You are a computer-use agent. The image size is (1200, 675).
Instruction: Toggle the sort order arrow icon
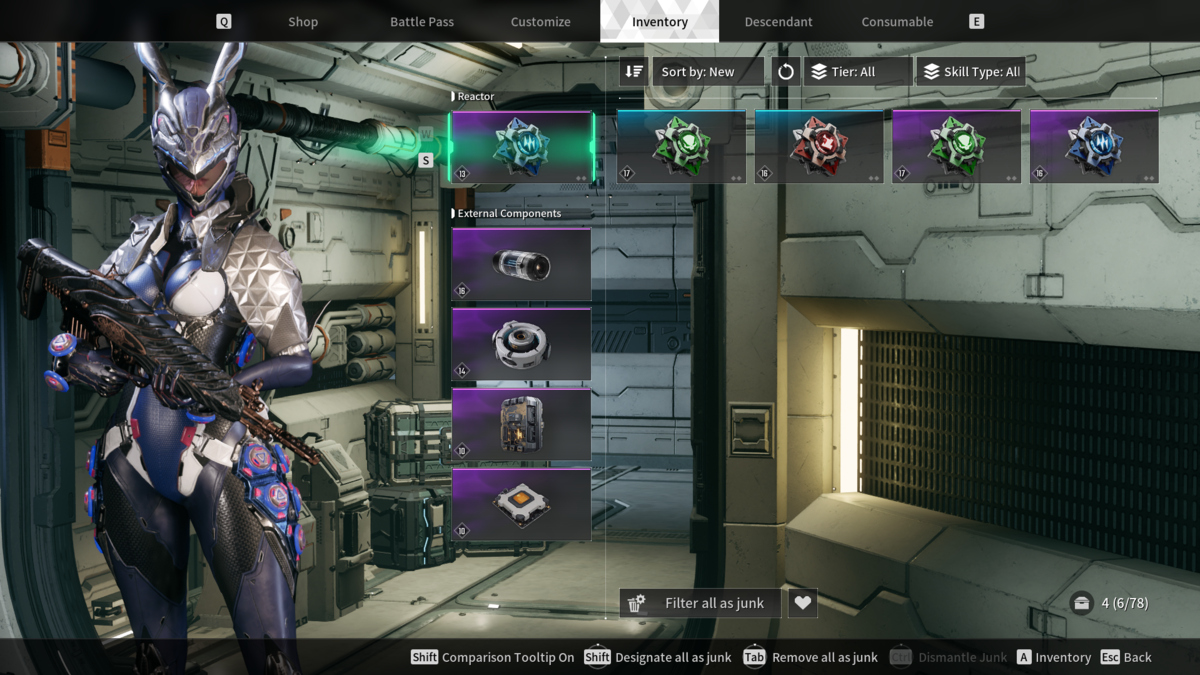tap(634, 72)
